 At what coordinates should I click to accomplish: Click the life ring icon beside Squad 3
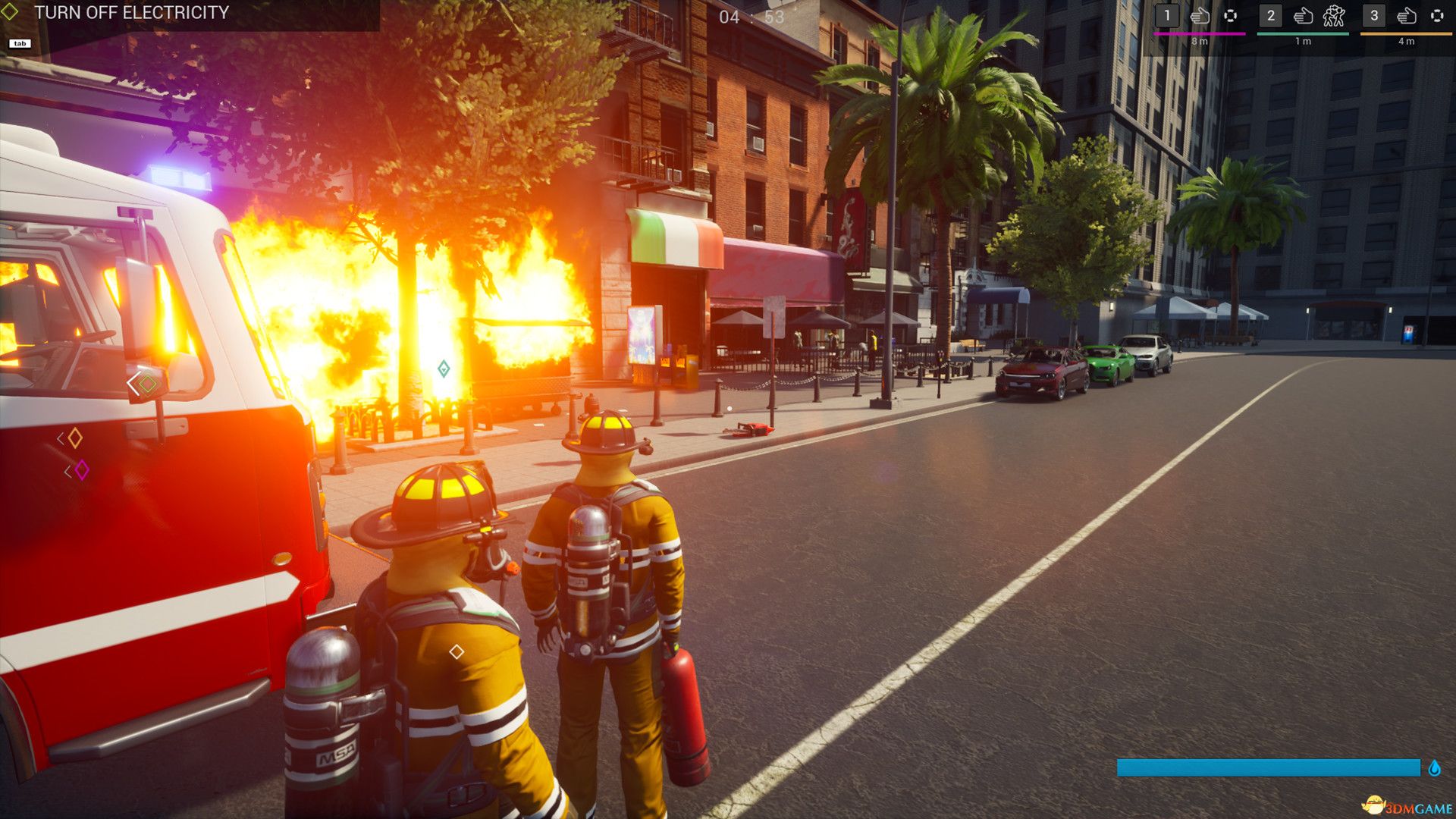click(x=1438, y=16)
